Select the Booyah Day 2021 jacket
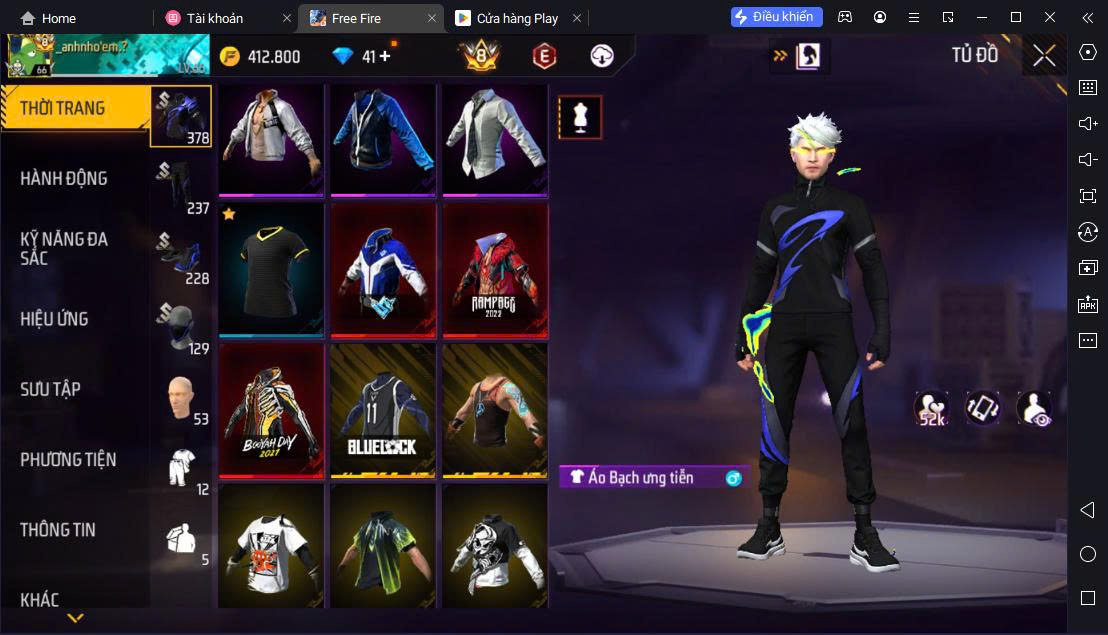This screenshot has width=1108, height=635. coord(271,410)
